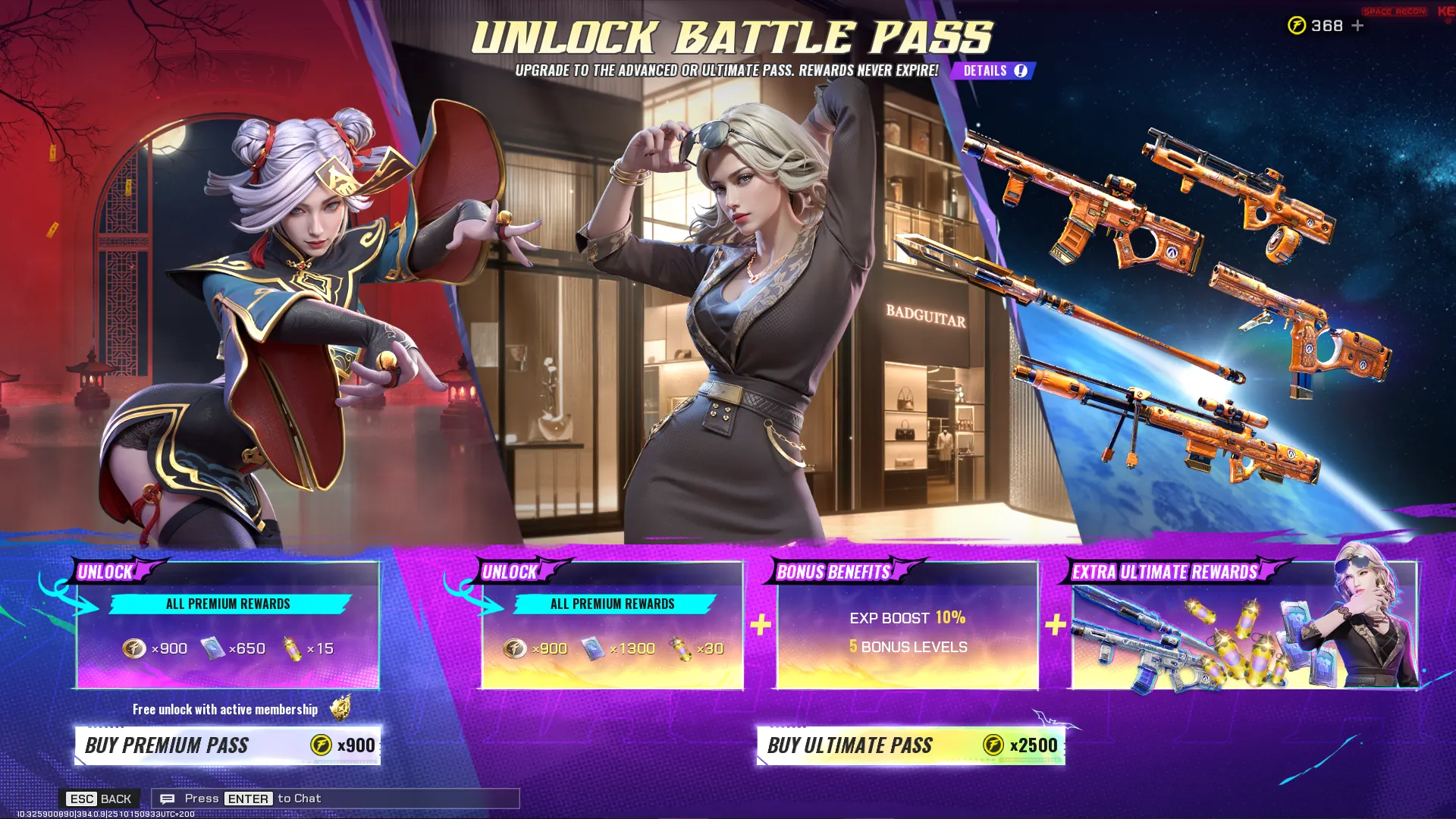Click the chat bubble icon in bottom bar
This screenshot has width=1456, height=819.
point(168,798)
